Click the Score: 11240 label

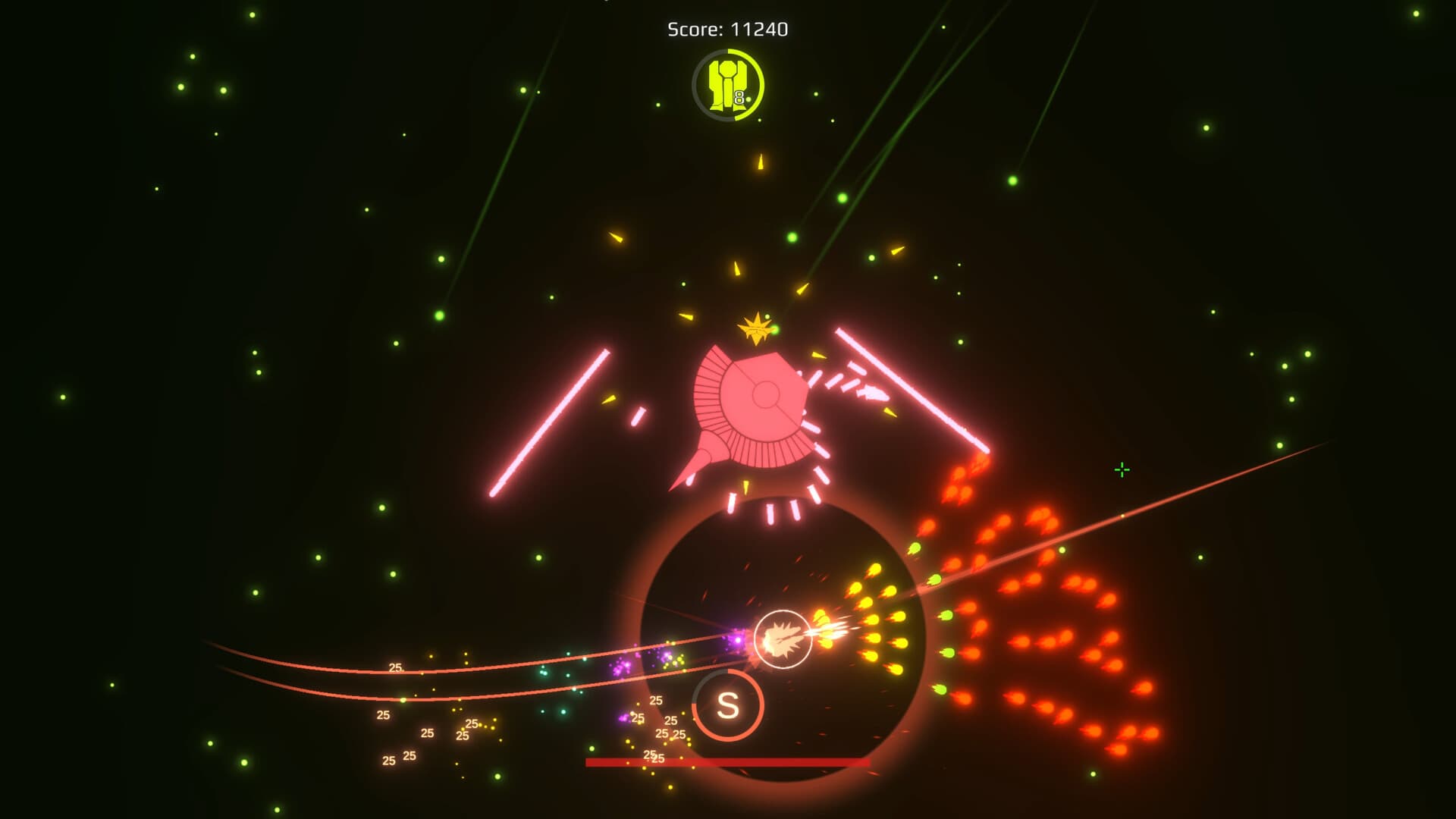click(726, 29)
